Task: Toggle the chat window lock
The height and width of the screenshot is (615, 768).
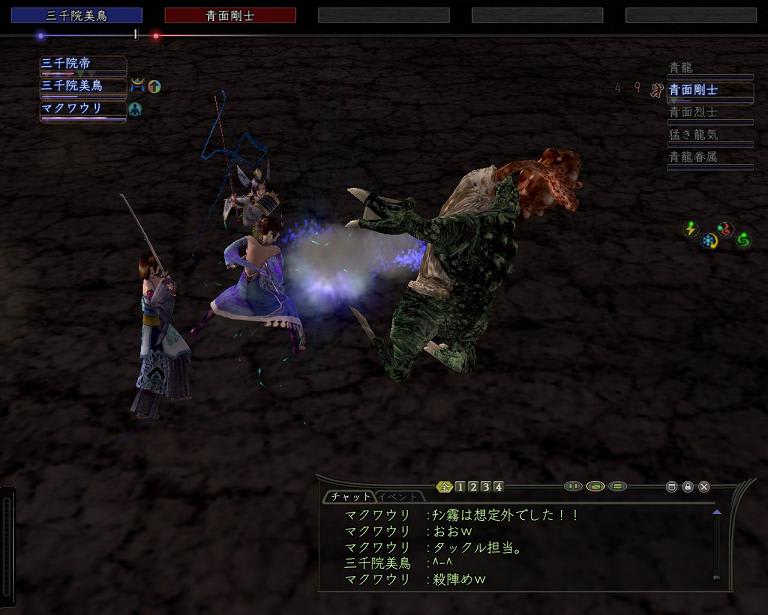Action: click(x=688, y=487)
